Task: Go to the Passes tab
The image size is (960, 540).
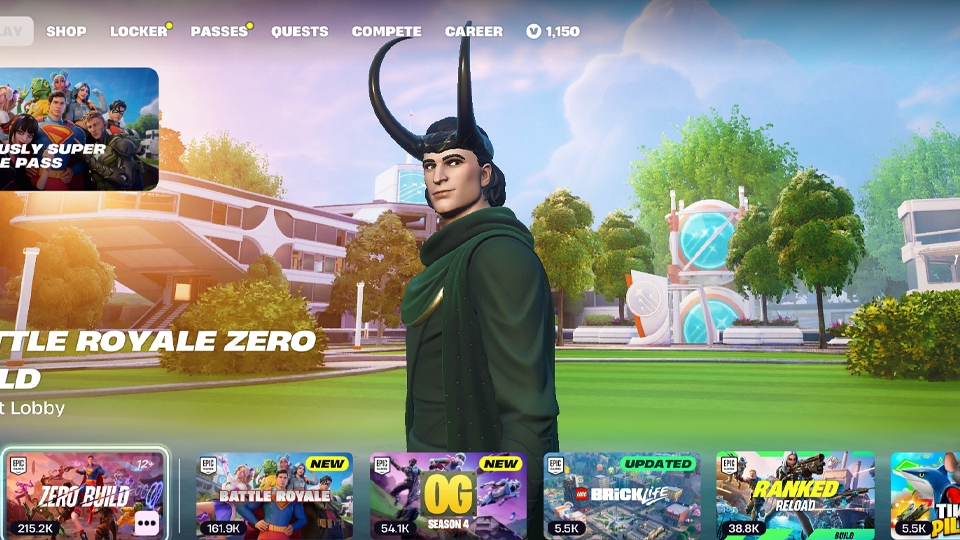Action: [x=219, y=31]
